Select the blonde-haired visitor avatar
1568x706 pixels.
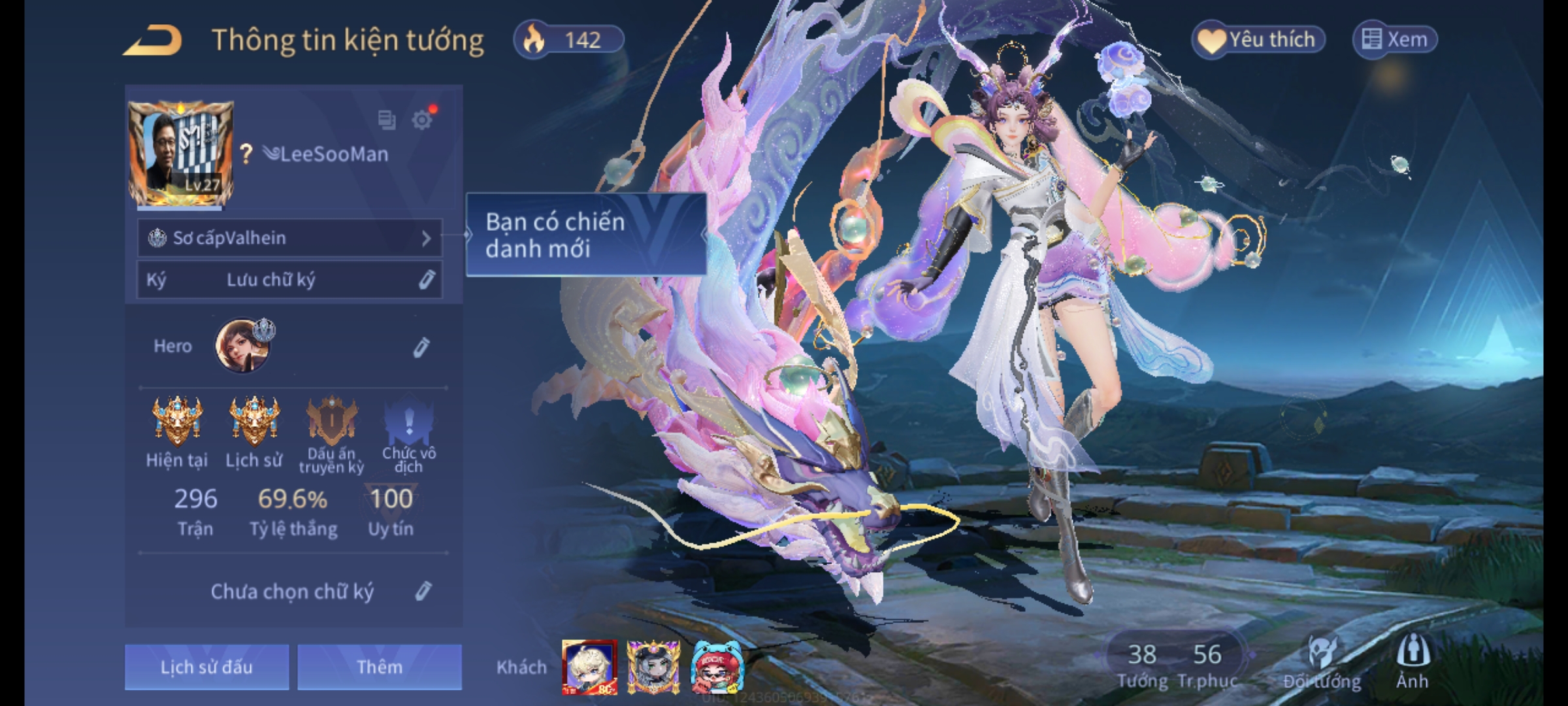(589, 667)
